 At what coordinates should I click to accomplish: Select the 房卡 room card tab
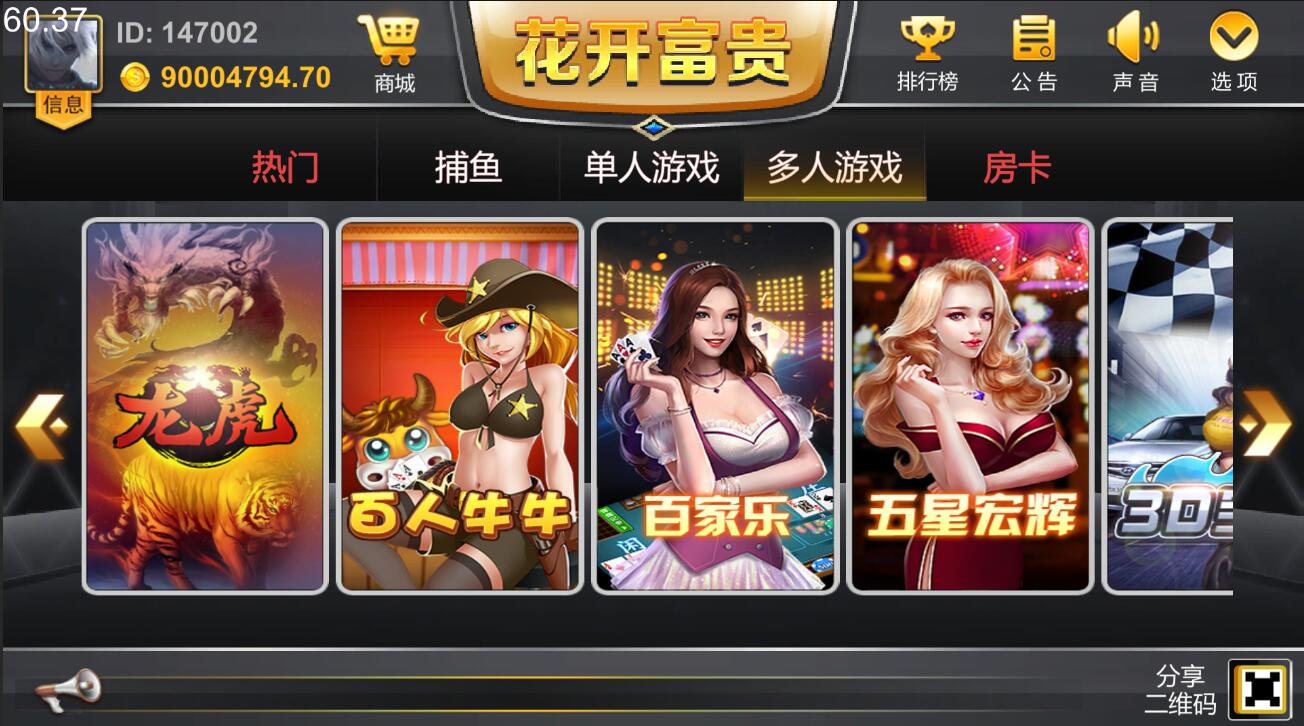(1014, 168)
